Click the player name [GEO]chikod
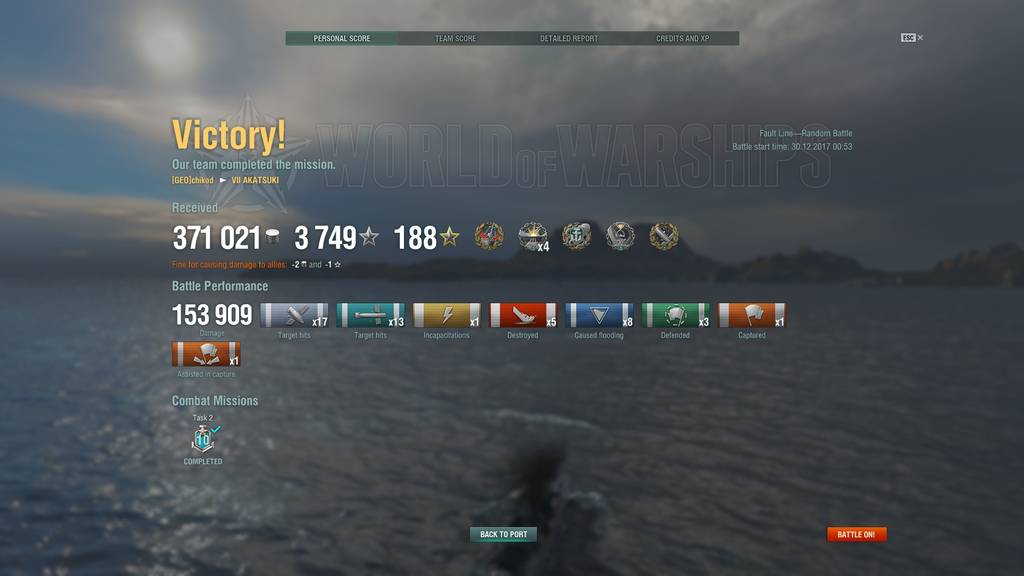This screenshot has width=1024, height=576. pyautogui.click(x=193, y=180)
